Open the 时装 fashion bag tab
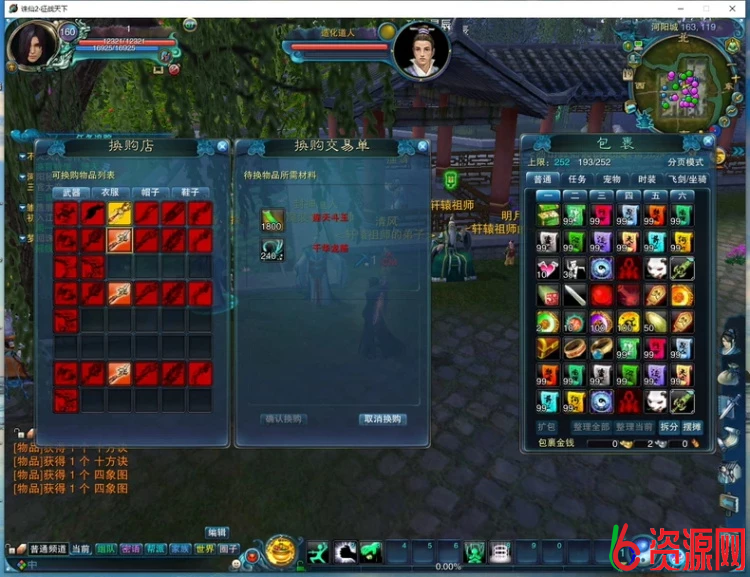750x577 pixels. click(647, 179)
